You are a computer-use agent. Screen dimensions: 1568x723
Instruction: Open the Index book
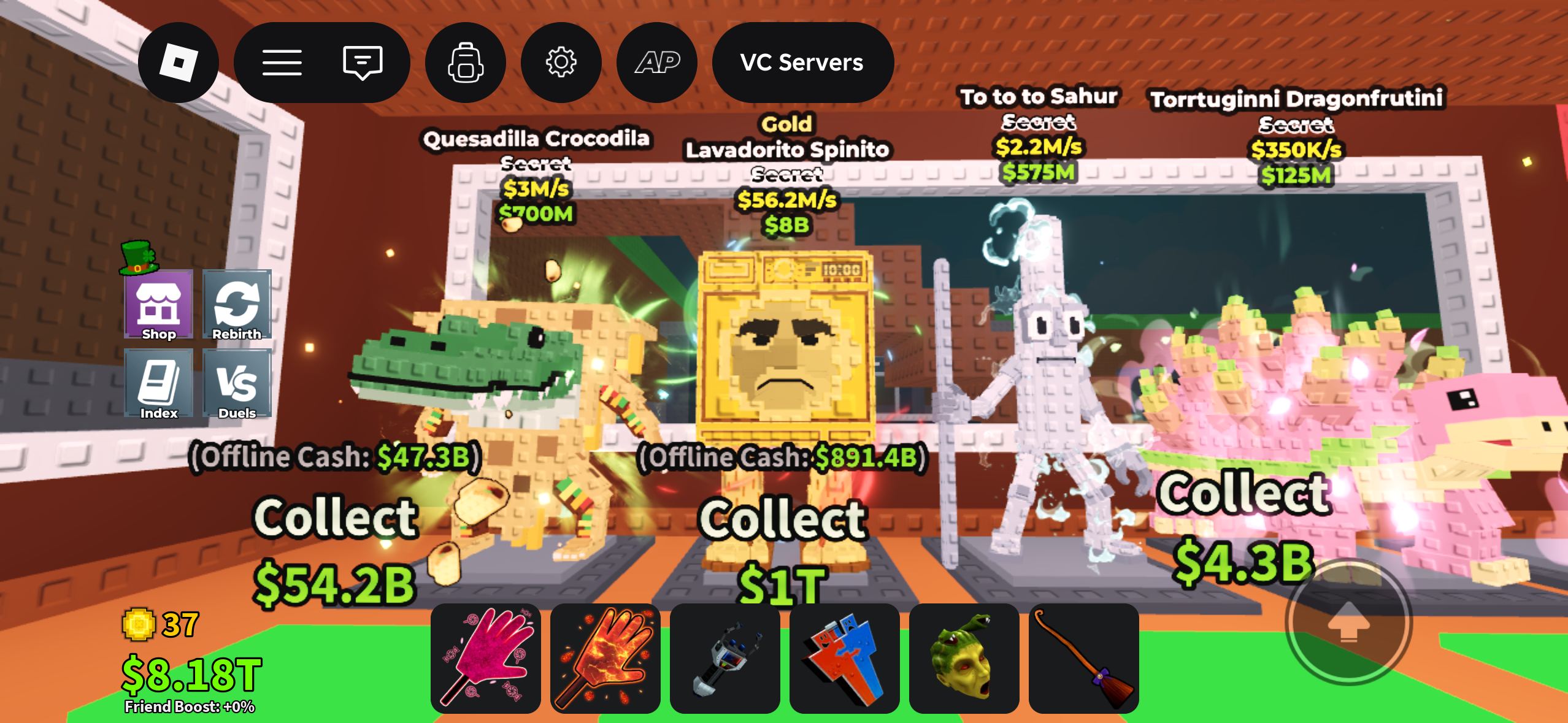159,384
